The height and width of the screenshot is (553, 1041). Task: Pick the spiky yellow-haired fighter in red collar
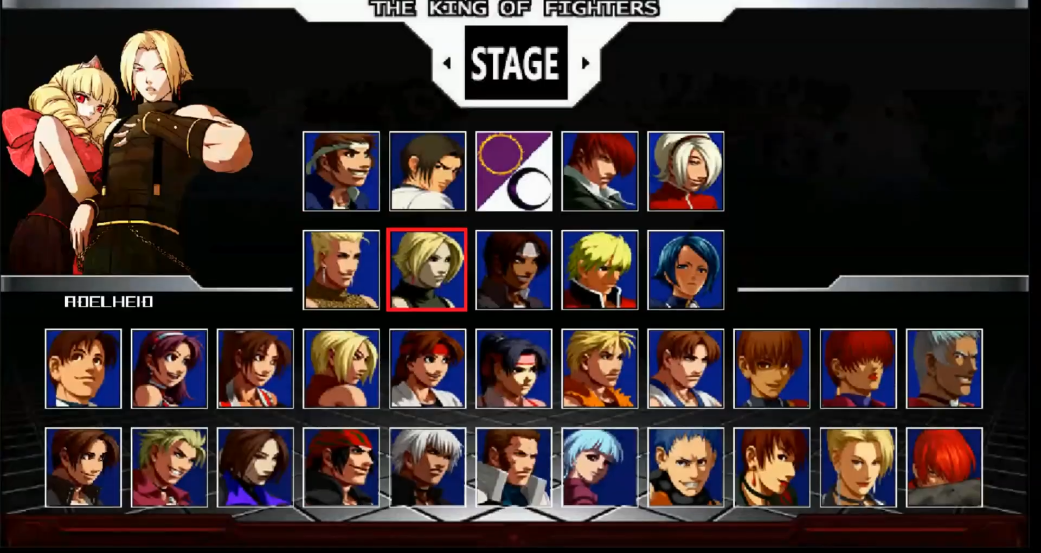(x=599, y=269)
